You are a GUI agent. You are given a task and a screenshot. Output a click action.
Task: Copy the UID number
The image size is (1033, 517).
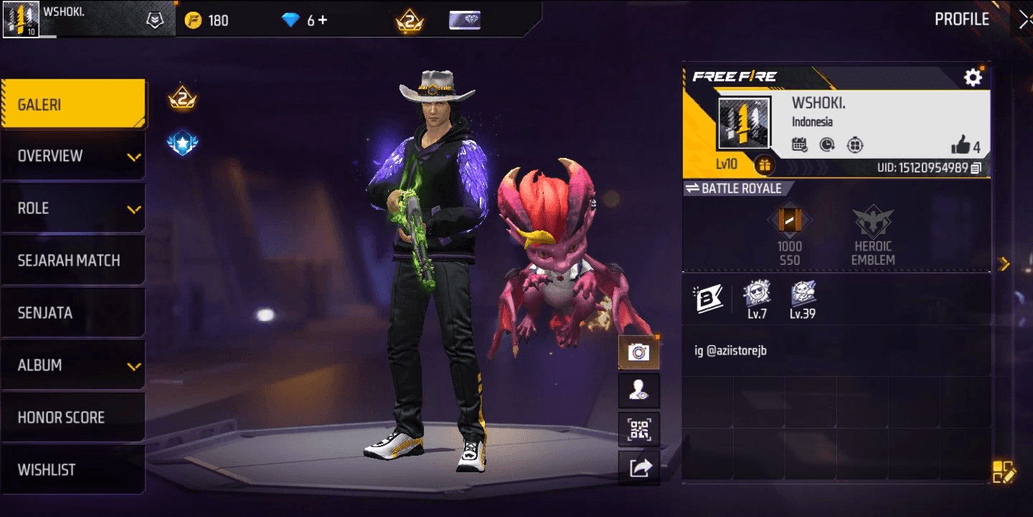976,167
